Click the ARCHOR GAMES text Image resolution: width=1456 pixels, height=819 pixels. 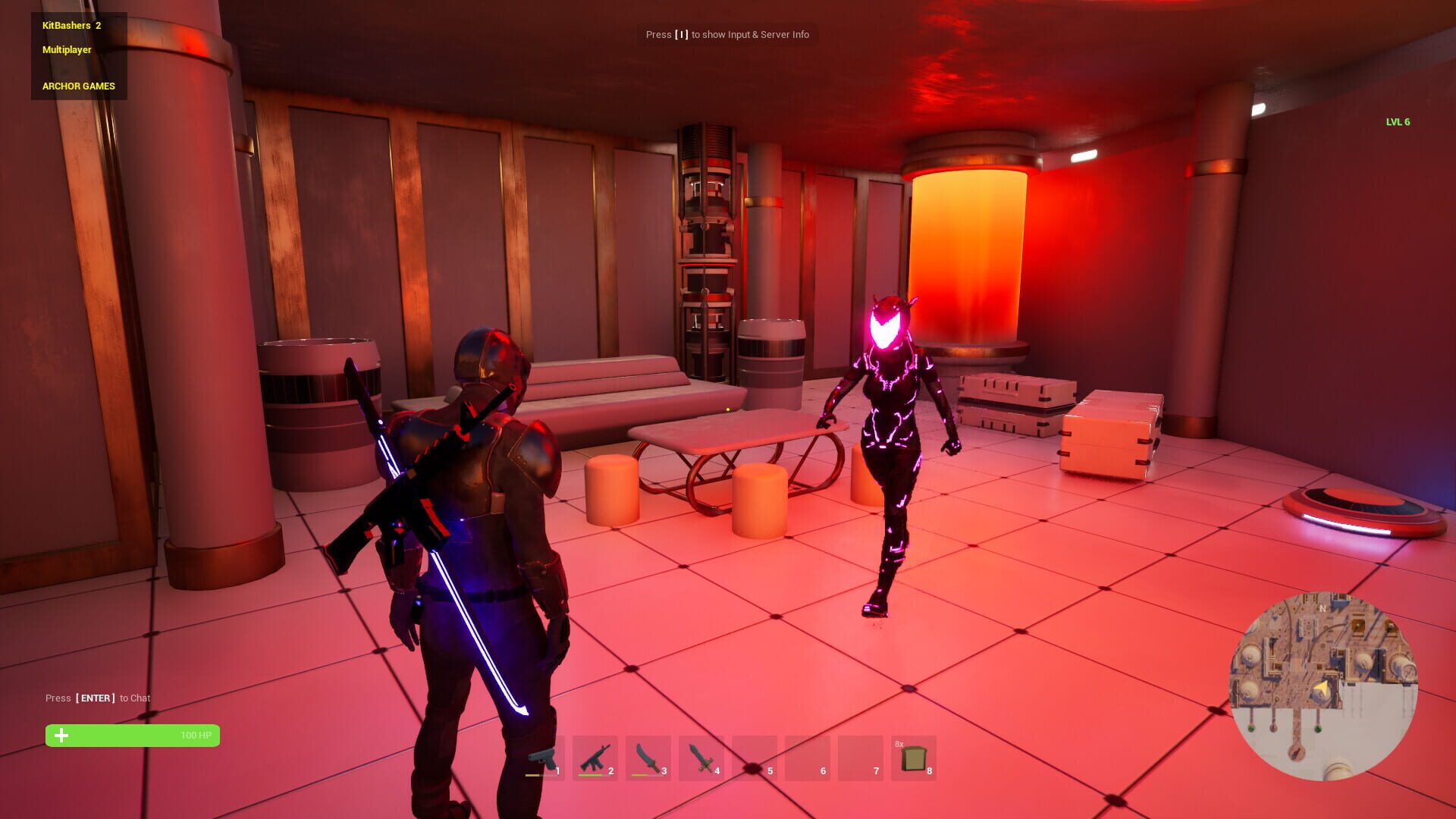click(x=78, y=86)
